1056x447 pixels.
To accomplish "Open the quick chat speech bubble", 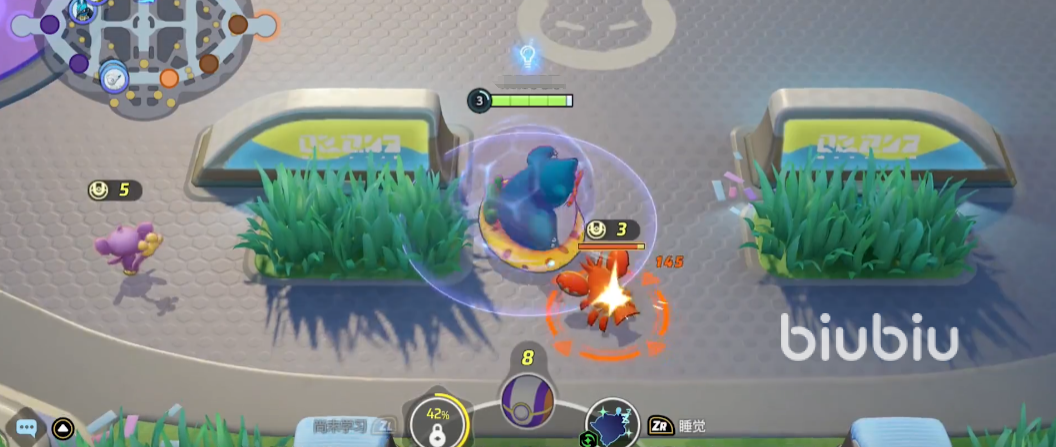I will tap(27, 428).
